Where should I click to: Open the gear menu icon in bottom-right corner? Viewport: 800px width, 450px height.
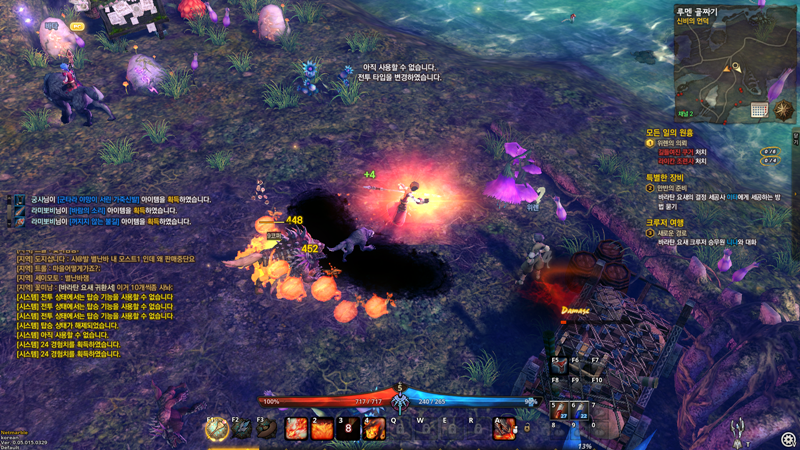[788, 439]
